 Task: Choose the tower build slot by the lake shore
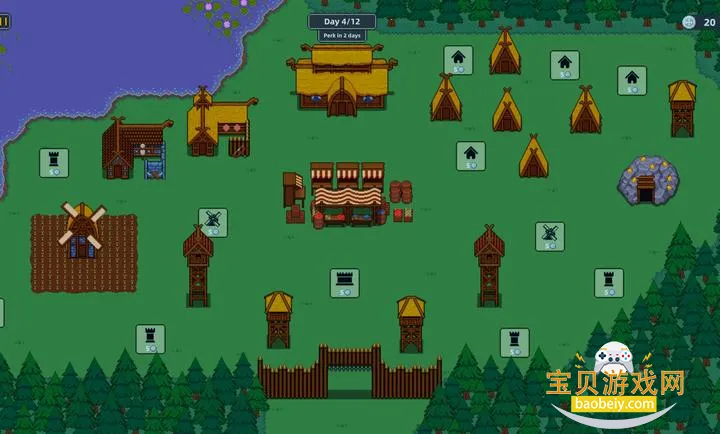(x=54, y=163)
